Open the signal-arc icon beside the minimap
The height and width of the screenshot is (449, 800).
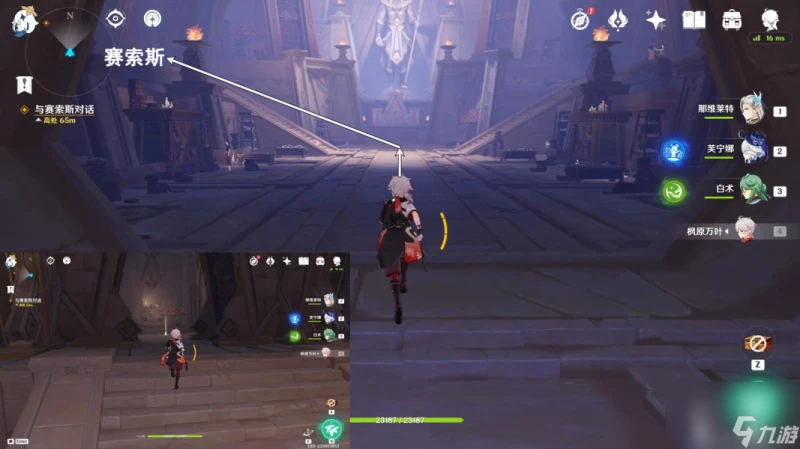tap(152, 18)
